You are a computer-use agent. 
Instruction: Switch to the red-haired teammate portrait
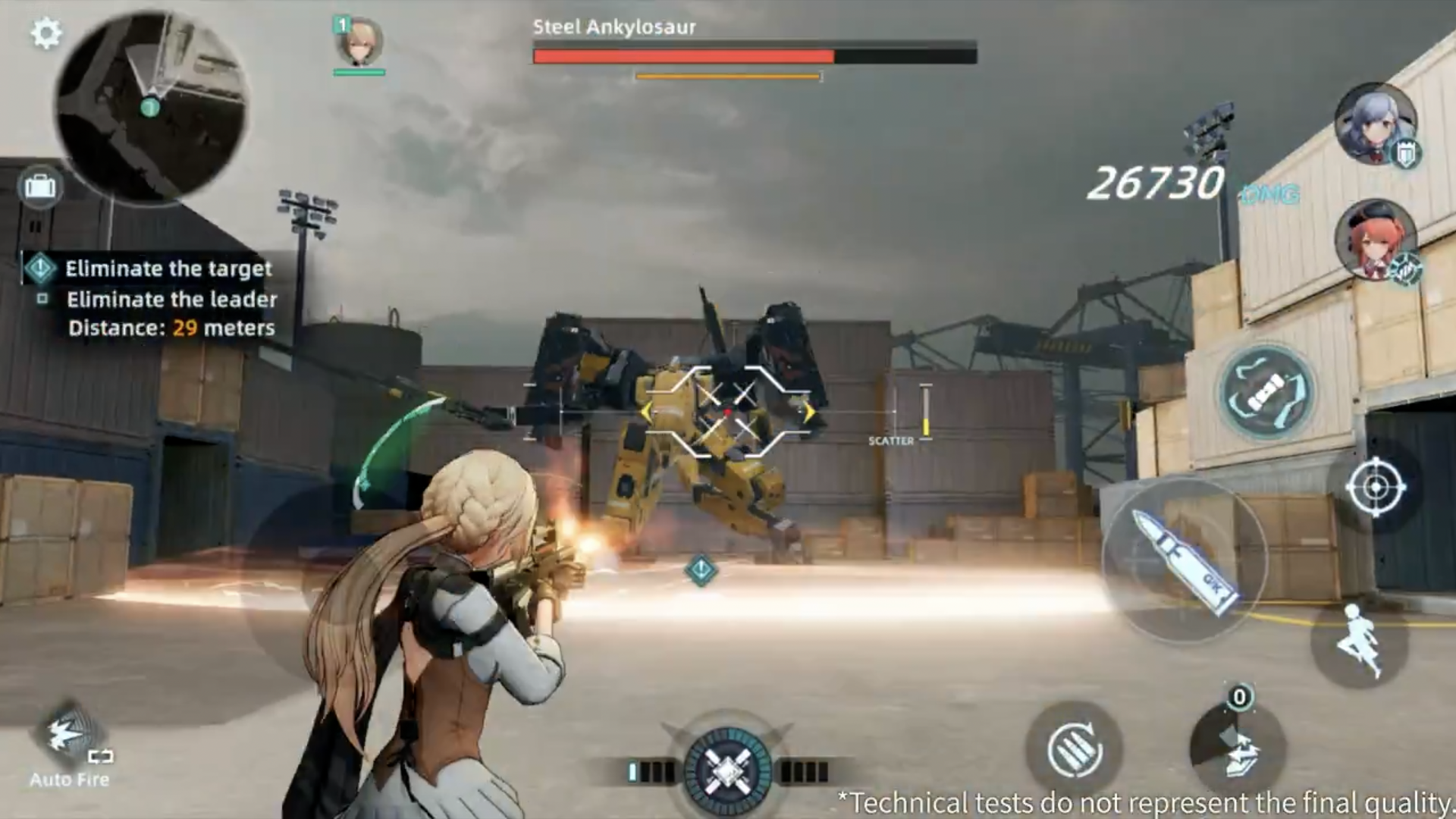point(1375,239)
